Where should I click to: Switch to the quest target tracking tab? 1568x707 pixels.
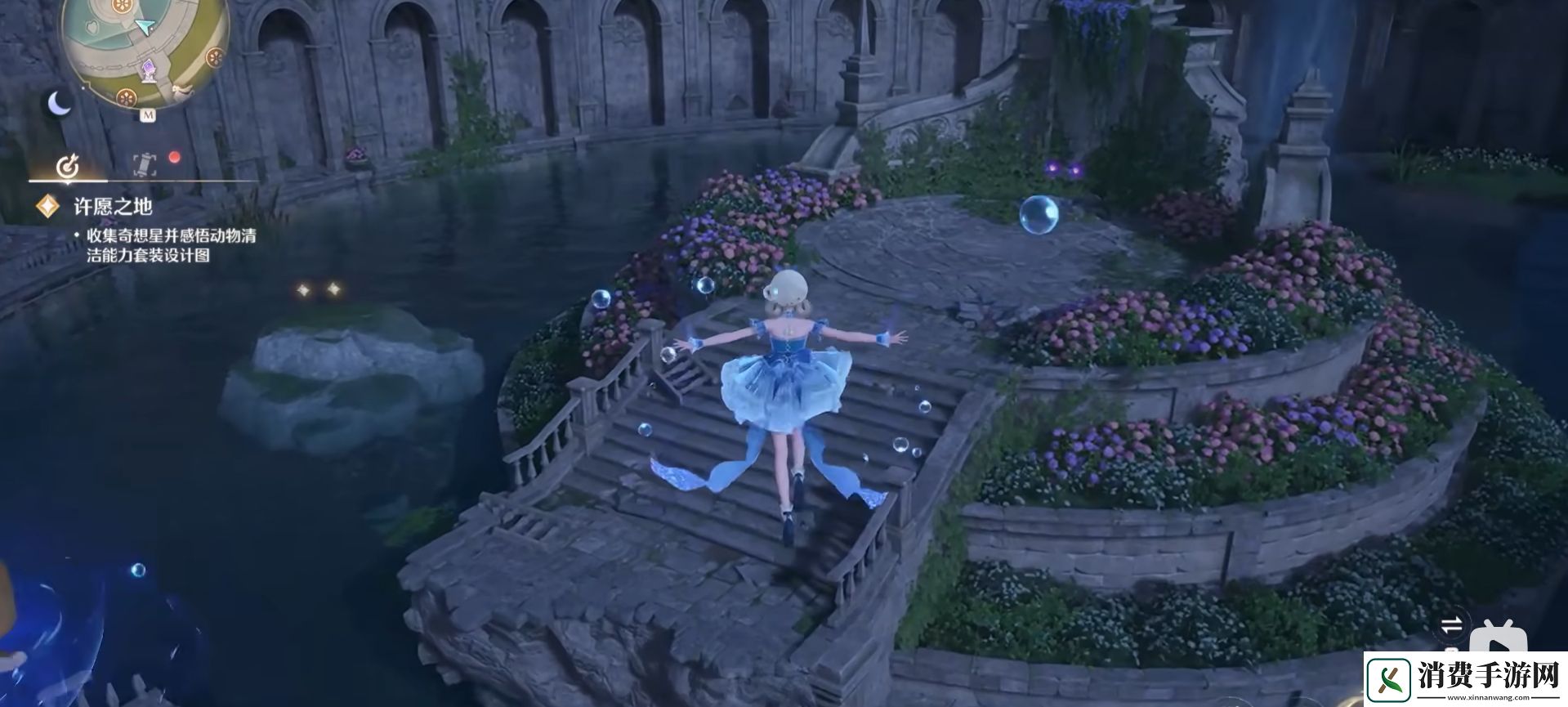(x=68, y=167)
